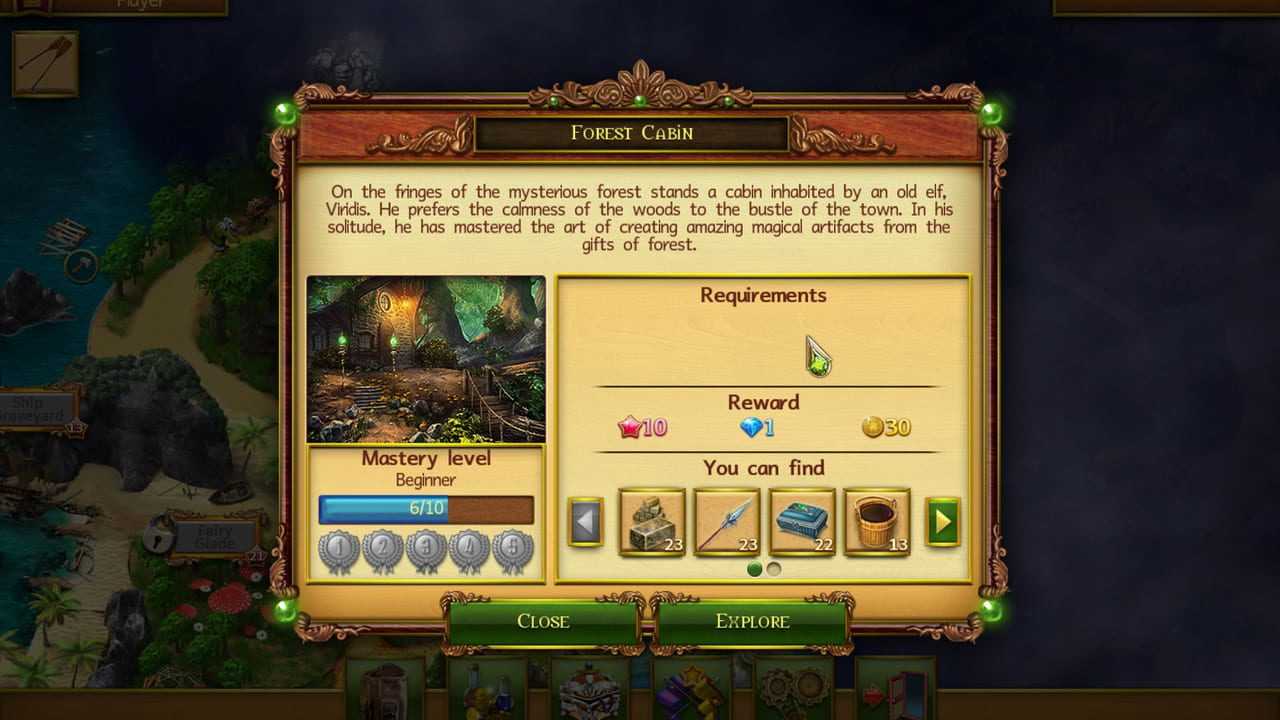Select the stone bricks item slot
The width and height of the screenshot is (1280, 720).
pos(652,521)
